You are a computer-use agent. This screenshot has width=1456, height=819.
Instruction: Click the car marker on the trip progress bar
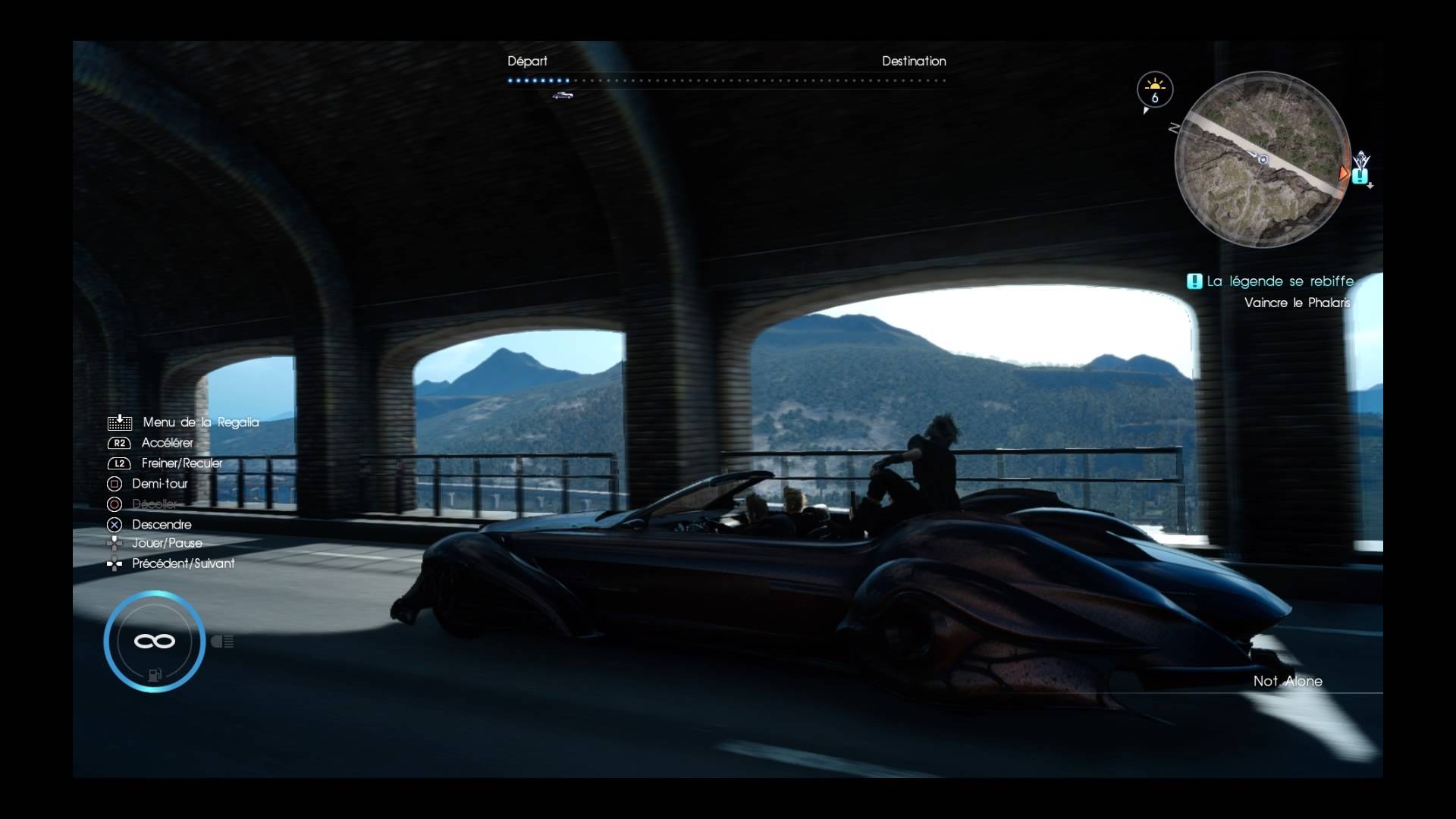(563, 95)
